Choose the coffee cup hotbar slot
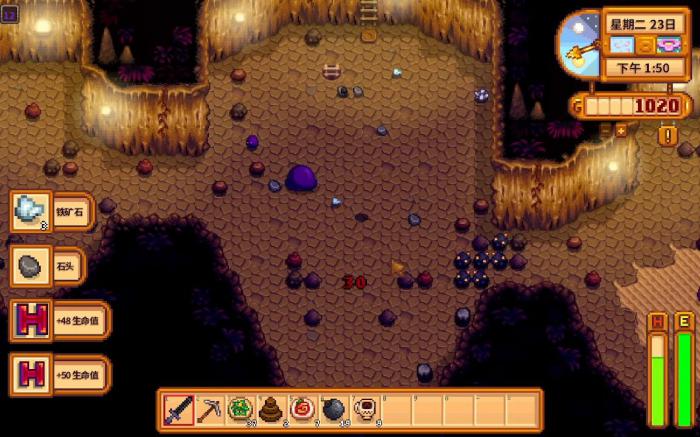The width and height of the screenshot is (700, 437). [363, 409]
